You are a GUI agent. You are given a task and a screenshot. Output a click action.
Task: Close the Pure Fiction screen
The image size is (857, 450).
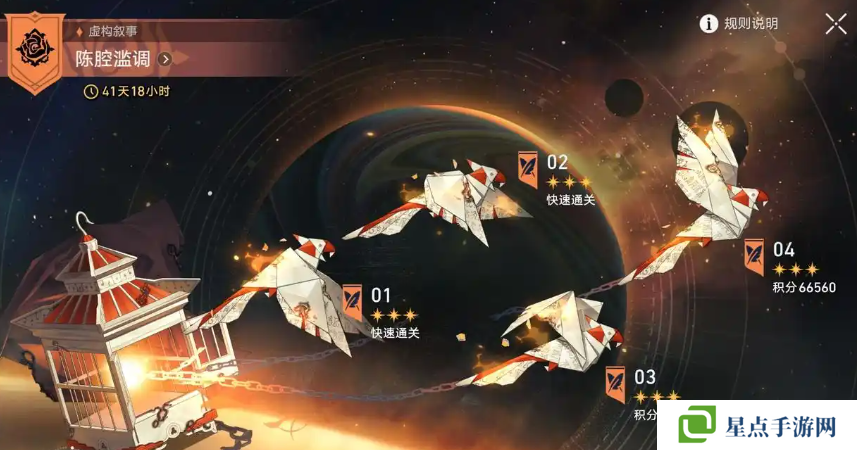836,24
